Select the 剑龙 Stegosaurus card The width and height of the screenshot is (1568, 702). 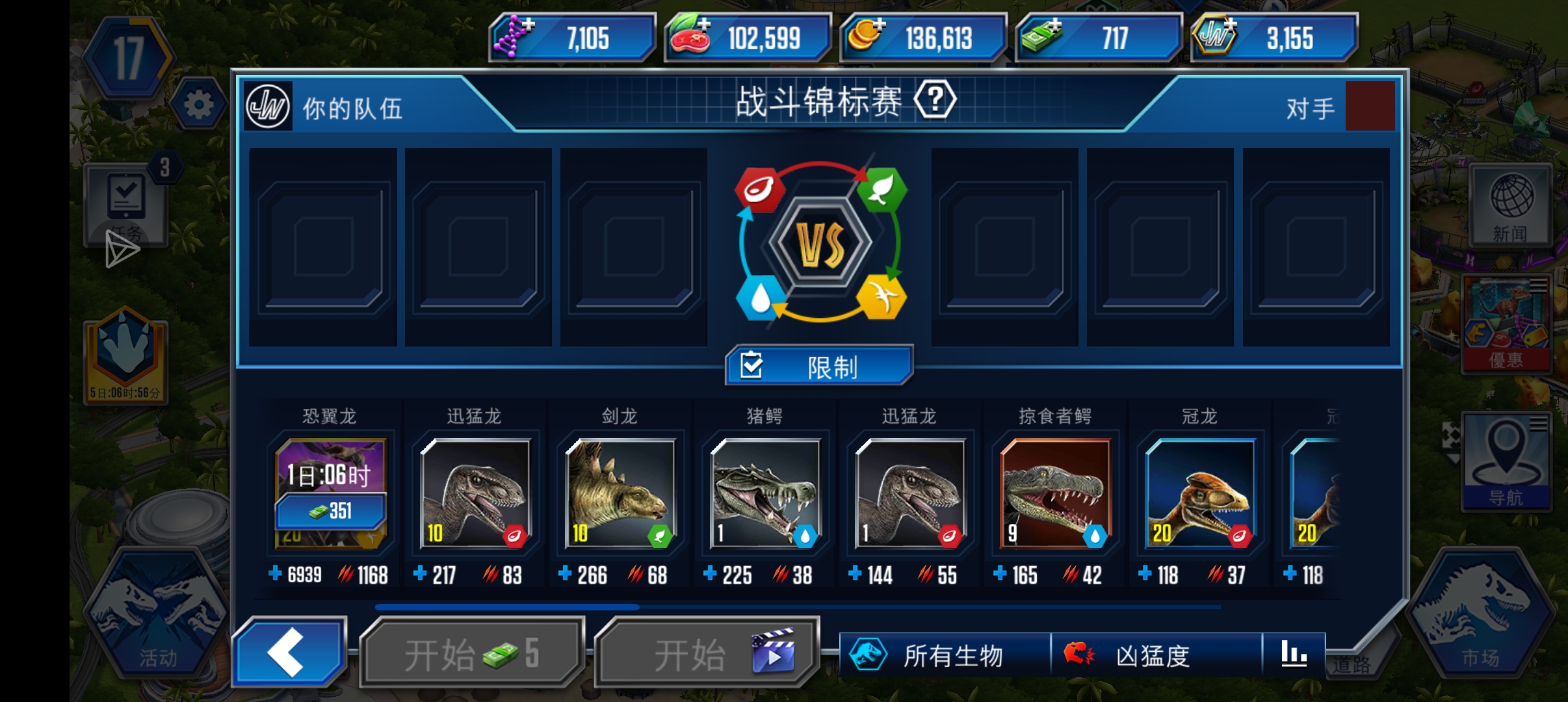point(619,494)
